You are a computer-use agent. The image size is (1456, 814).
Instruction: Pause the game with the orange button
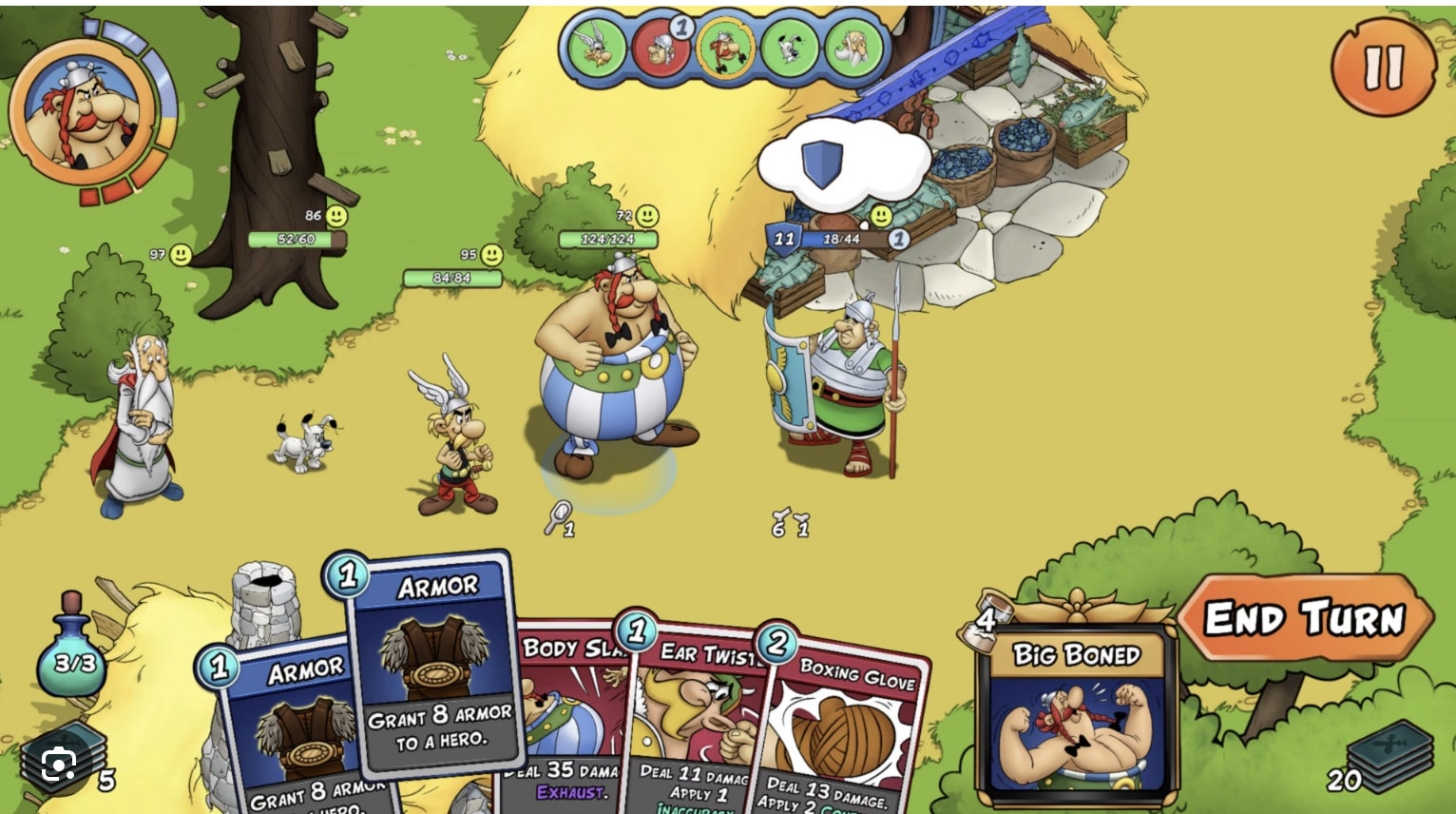point(1383,67)
